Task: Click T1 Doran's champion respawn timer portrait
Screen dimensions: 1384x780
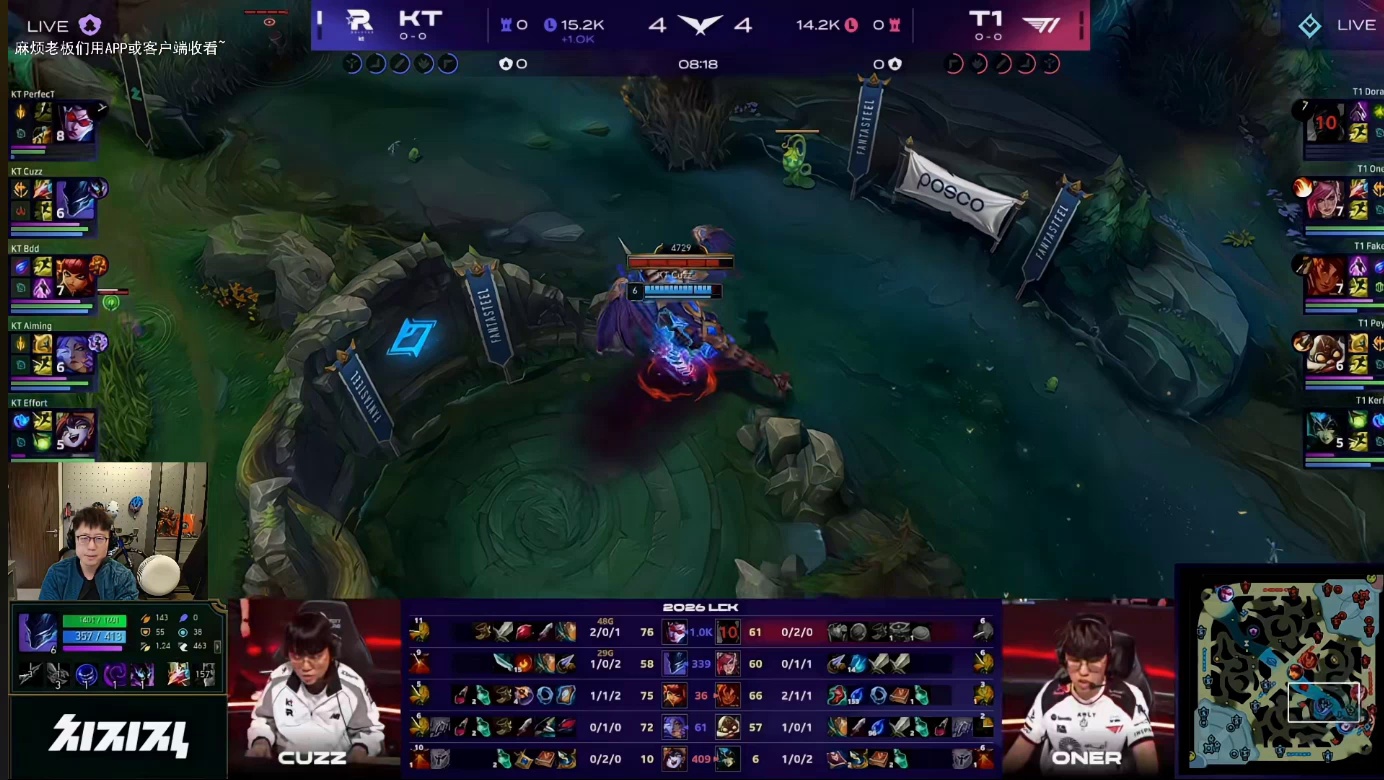Action: click(x=1325, y=123)
